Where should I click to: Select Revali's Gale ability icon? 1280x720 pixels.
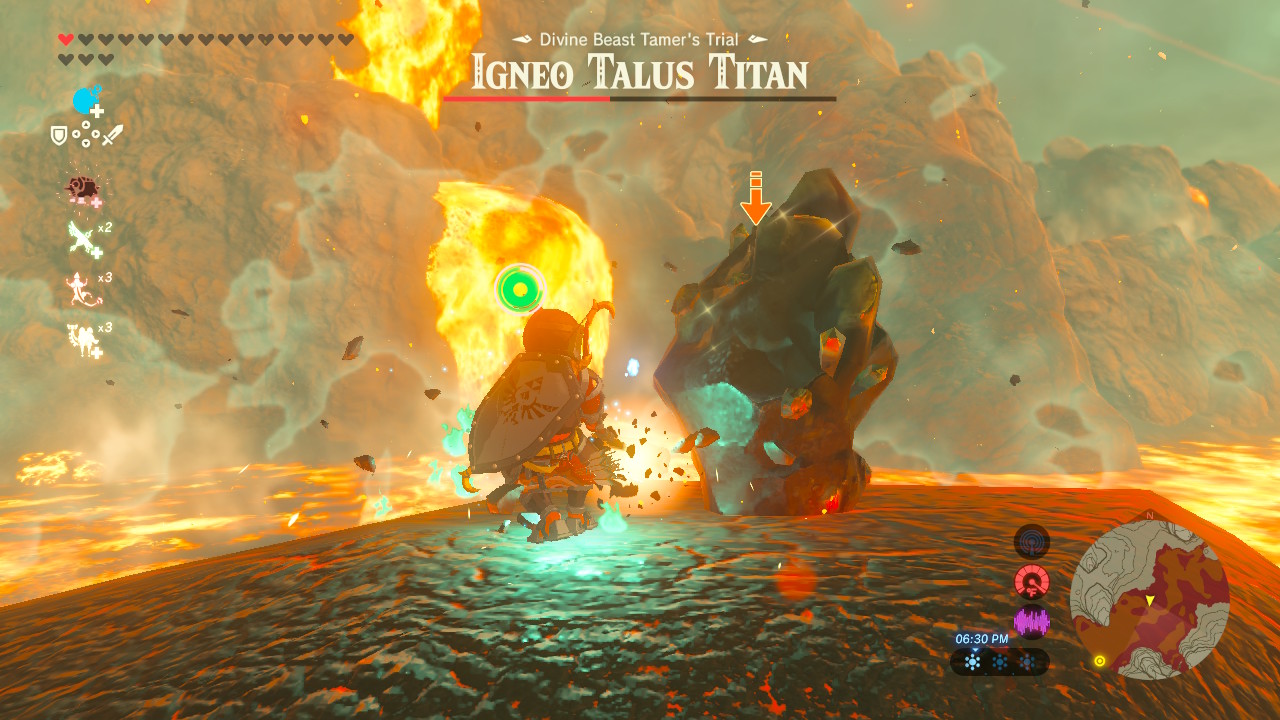point(79,236)
